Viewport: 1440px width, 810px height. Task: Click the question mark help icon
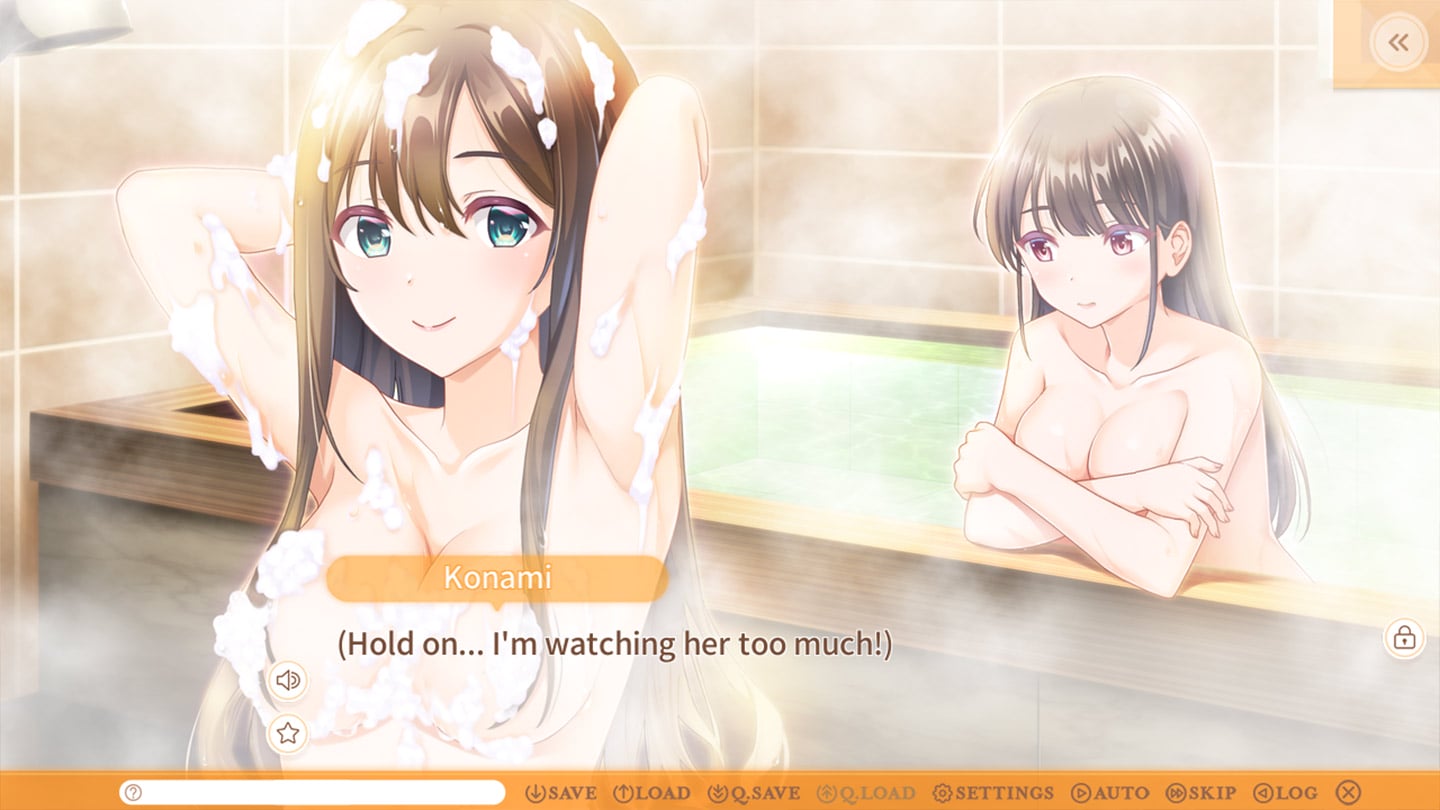tap(133, 793)
